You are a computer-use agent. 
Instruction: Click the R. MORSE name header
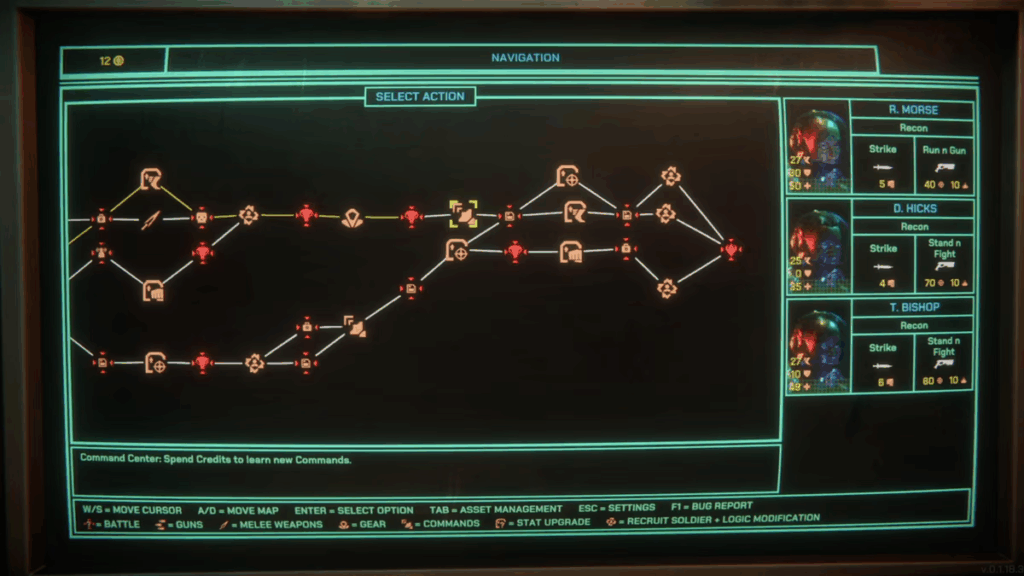(912, 110)
